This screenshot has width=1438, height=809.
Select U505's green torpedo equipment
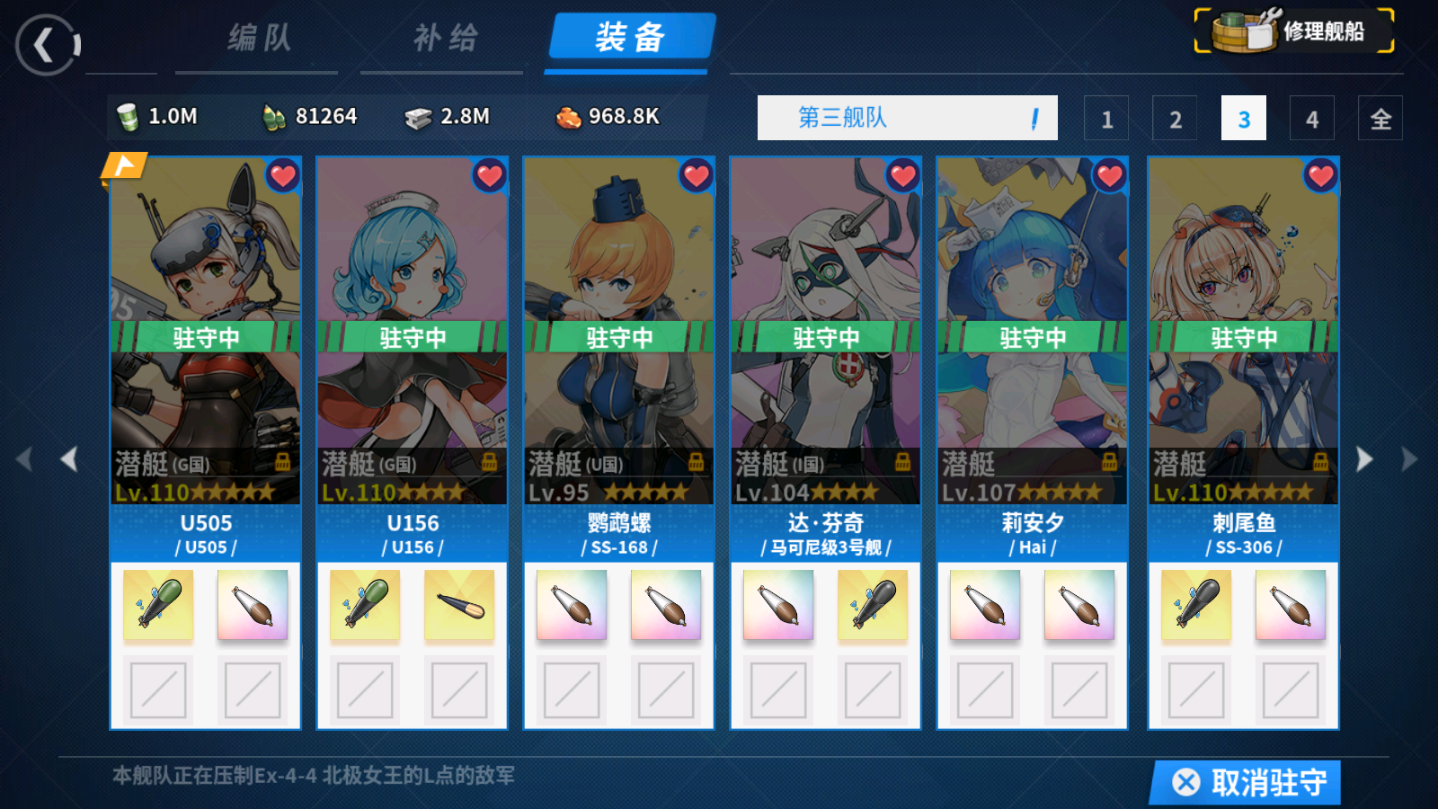158,604
